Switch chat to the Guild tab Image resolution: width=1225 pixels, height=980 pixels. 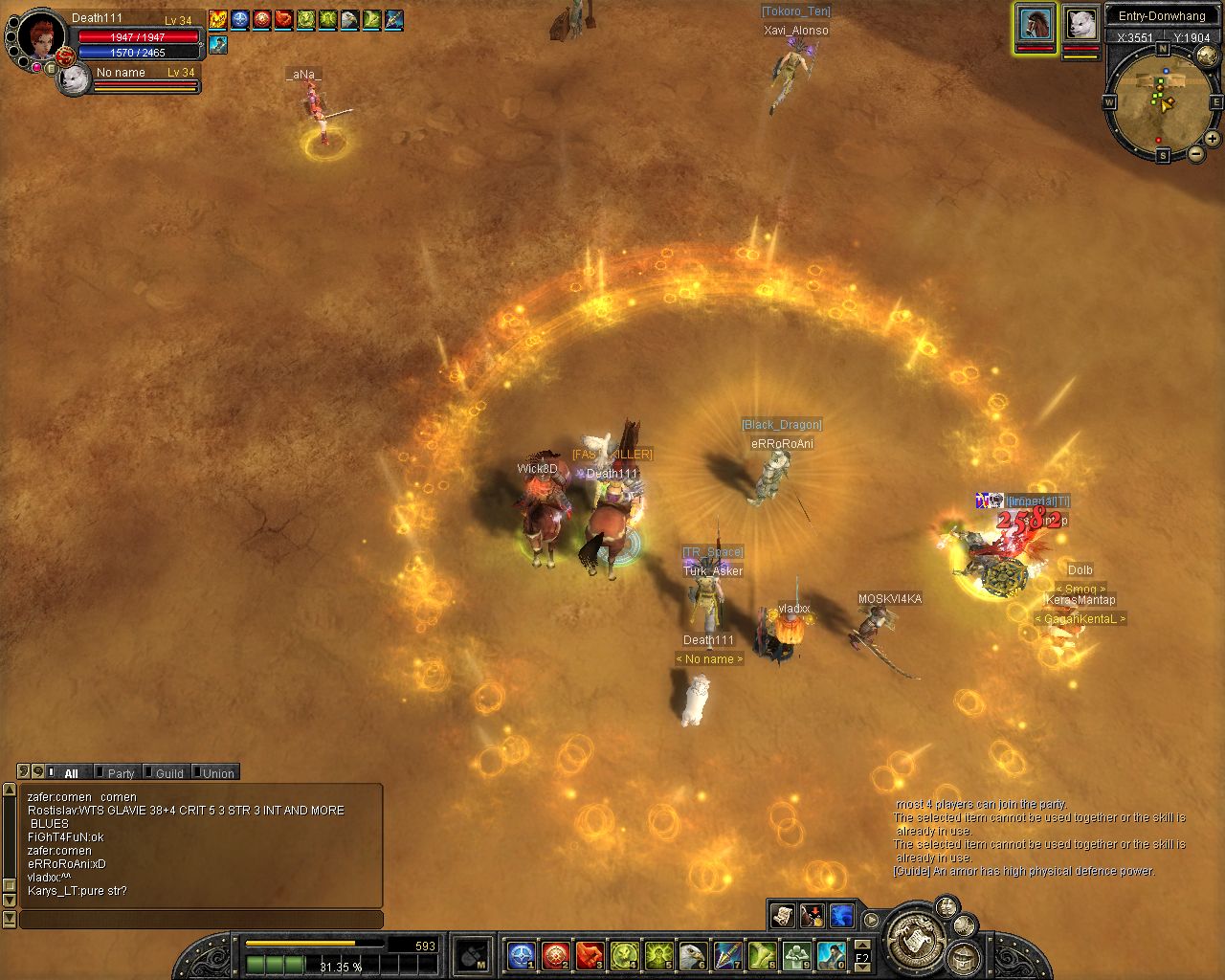click(169, 773)
